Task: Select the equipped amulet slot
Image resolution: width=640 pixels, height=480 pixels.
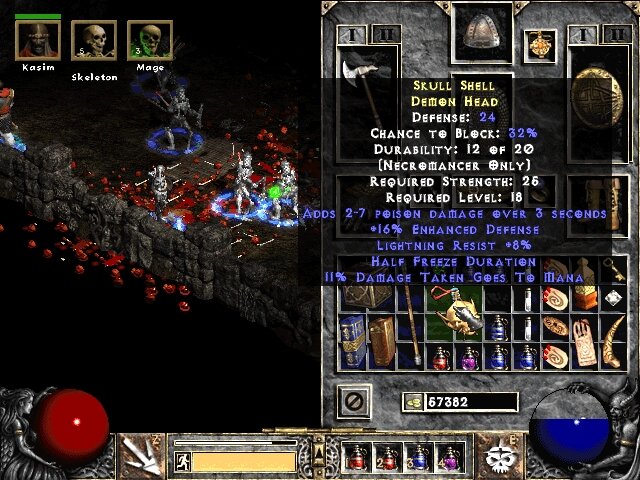Action: click(539, 45)
